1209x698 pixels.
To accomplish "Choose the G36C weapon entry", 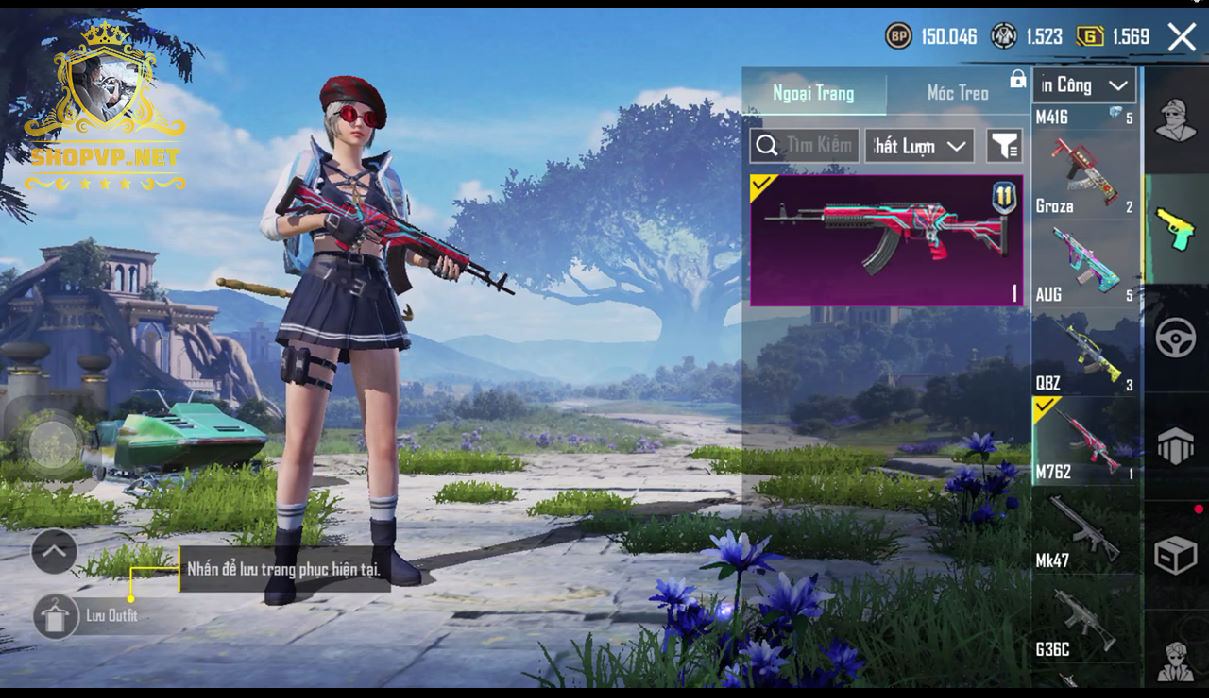I will [x=1084, y=620].
